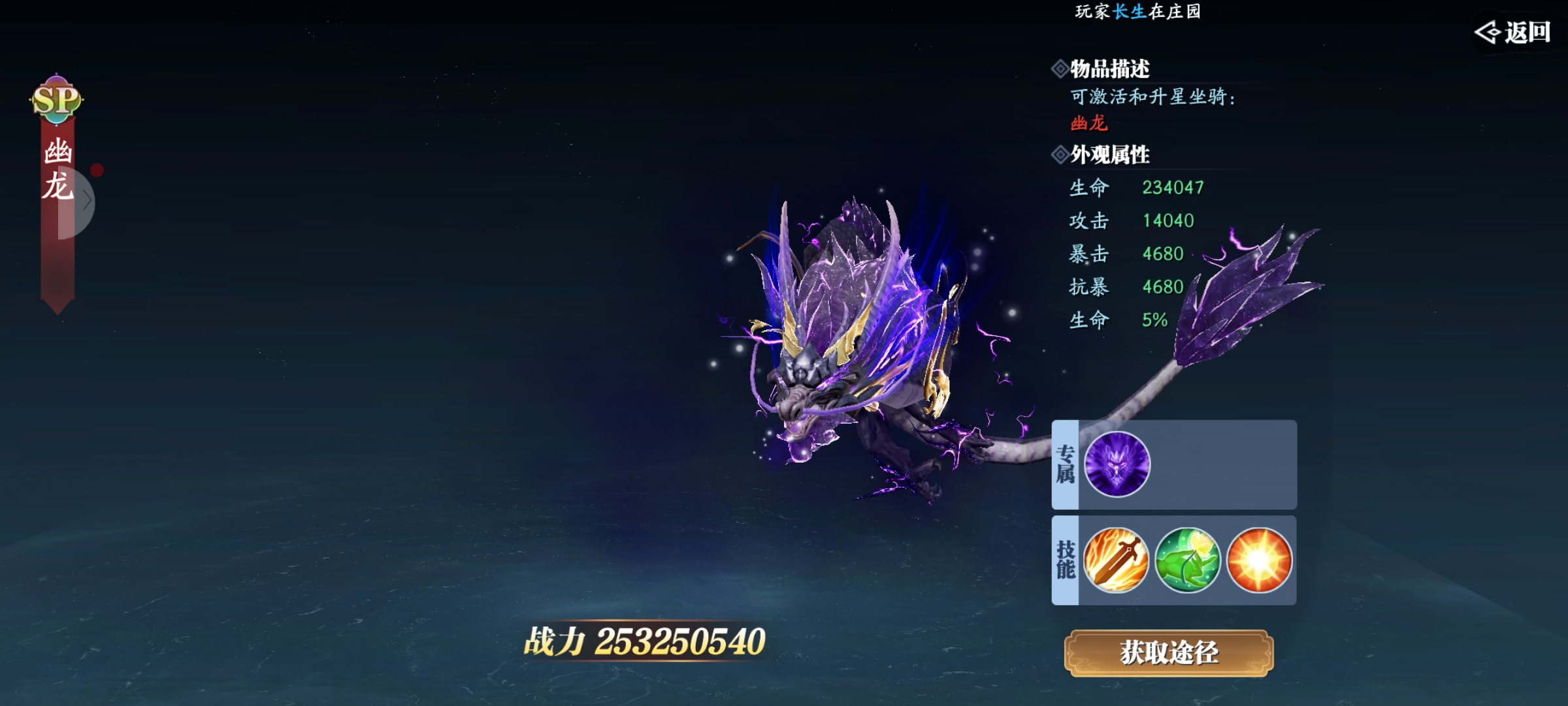The image size is (1568, 706).
Task: Open the 获取途径 acquisition button
Action: pyautogui.click(x=1169, y=652)
